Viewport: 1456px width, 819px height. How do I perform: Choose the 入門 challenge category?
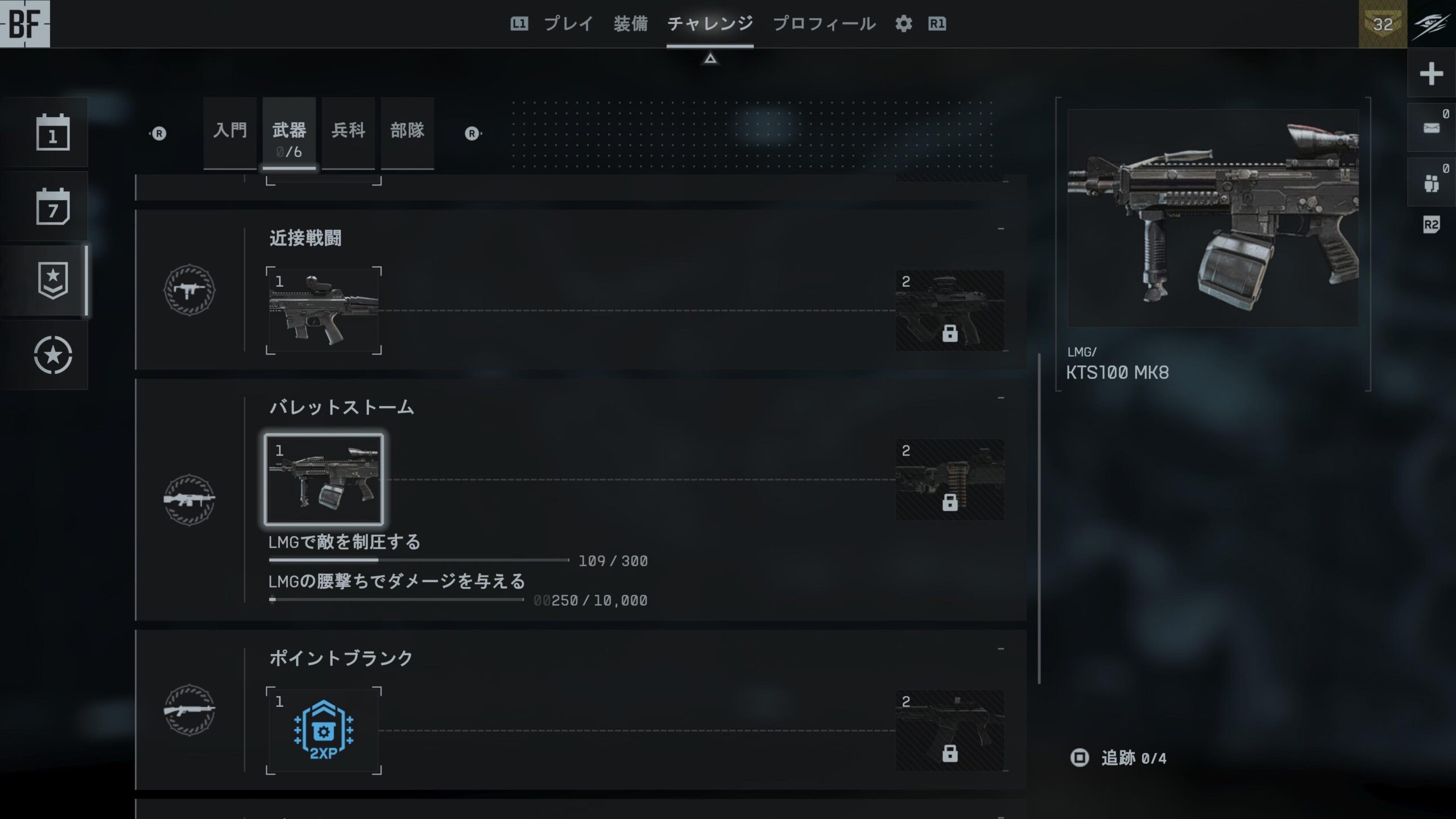pos(230,132)
